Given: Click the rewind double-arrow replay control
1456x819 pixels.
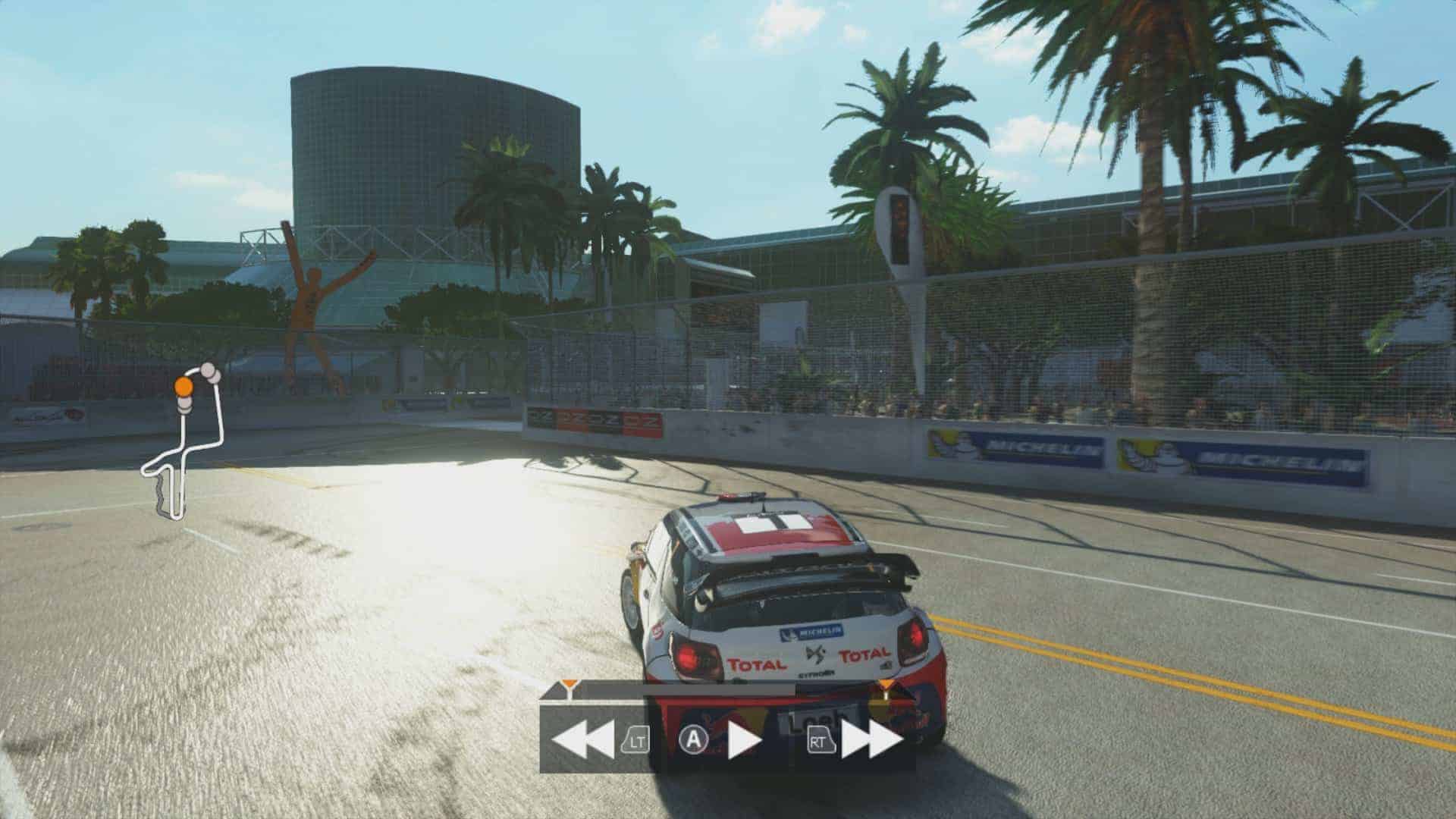Looking at the screenshot, I should point(582,739).
